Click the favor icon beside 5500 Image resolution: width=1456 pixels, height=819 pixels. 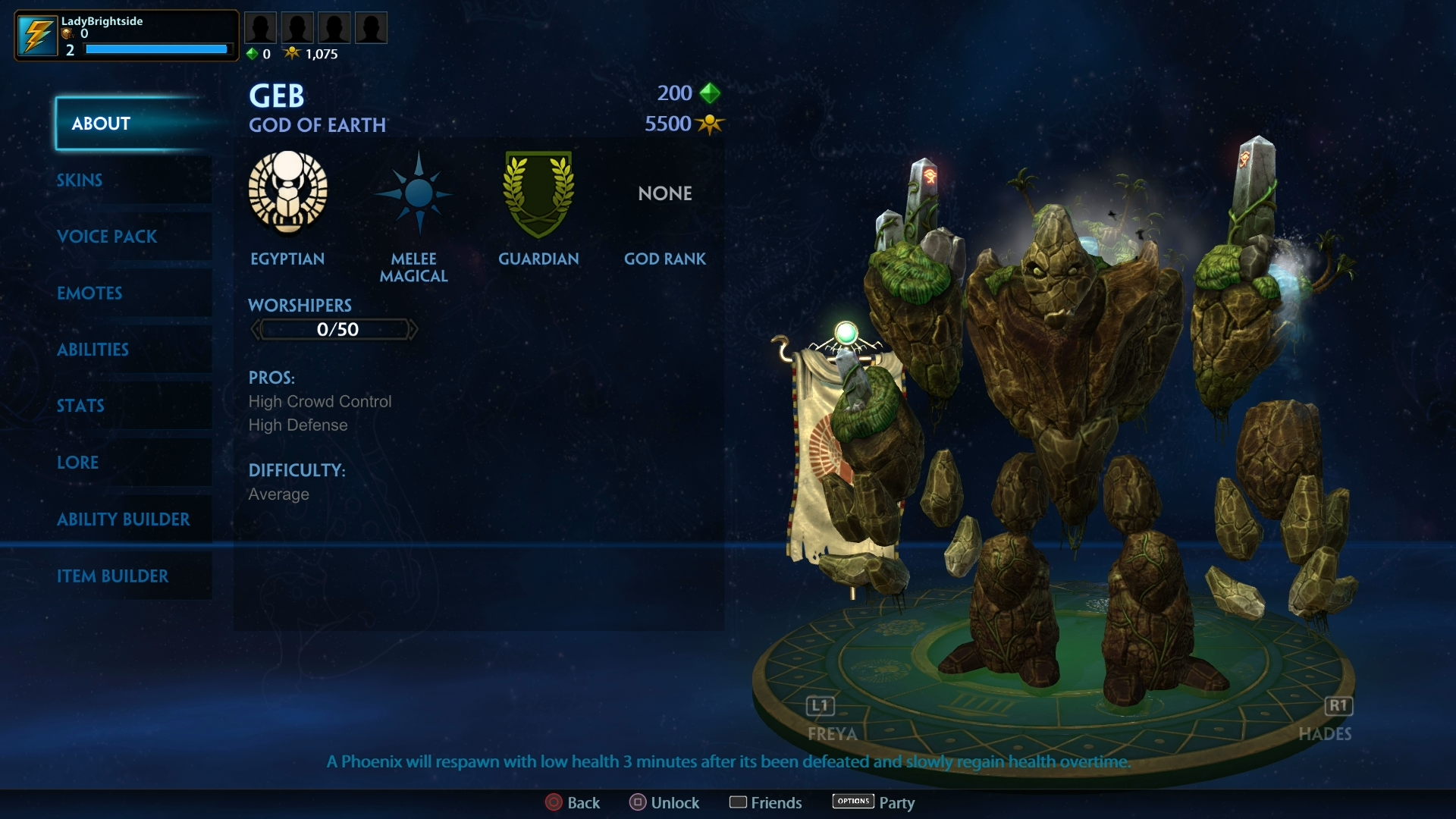(710, 124)
